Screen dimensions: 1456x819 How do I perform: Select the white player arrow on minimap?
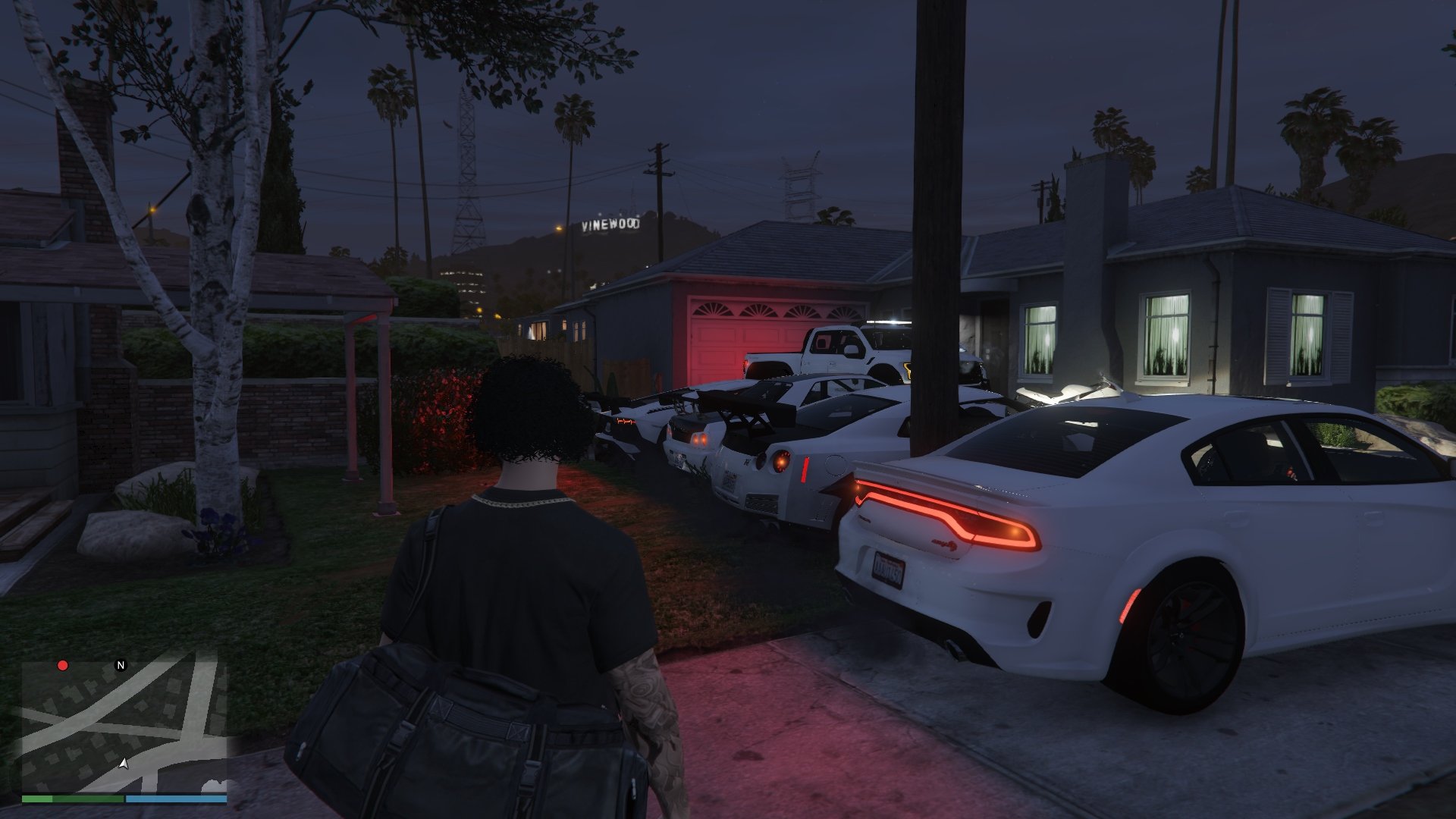coord(123,762)
